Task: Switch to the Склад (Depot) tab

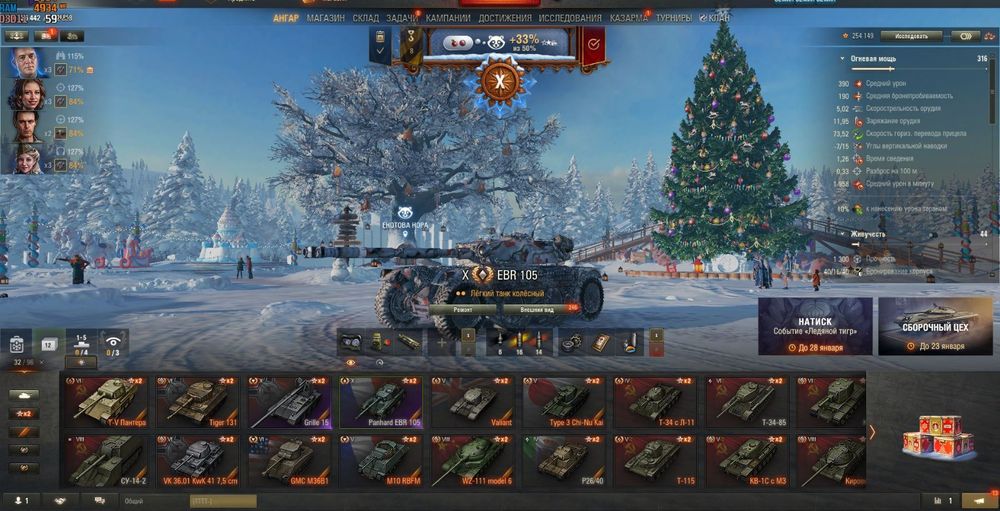Action: coord(366,18)
